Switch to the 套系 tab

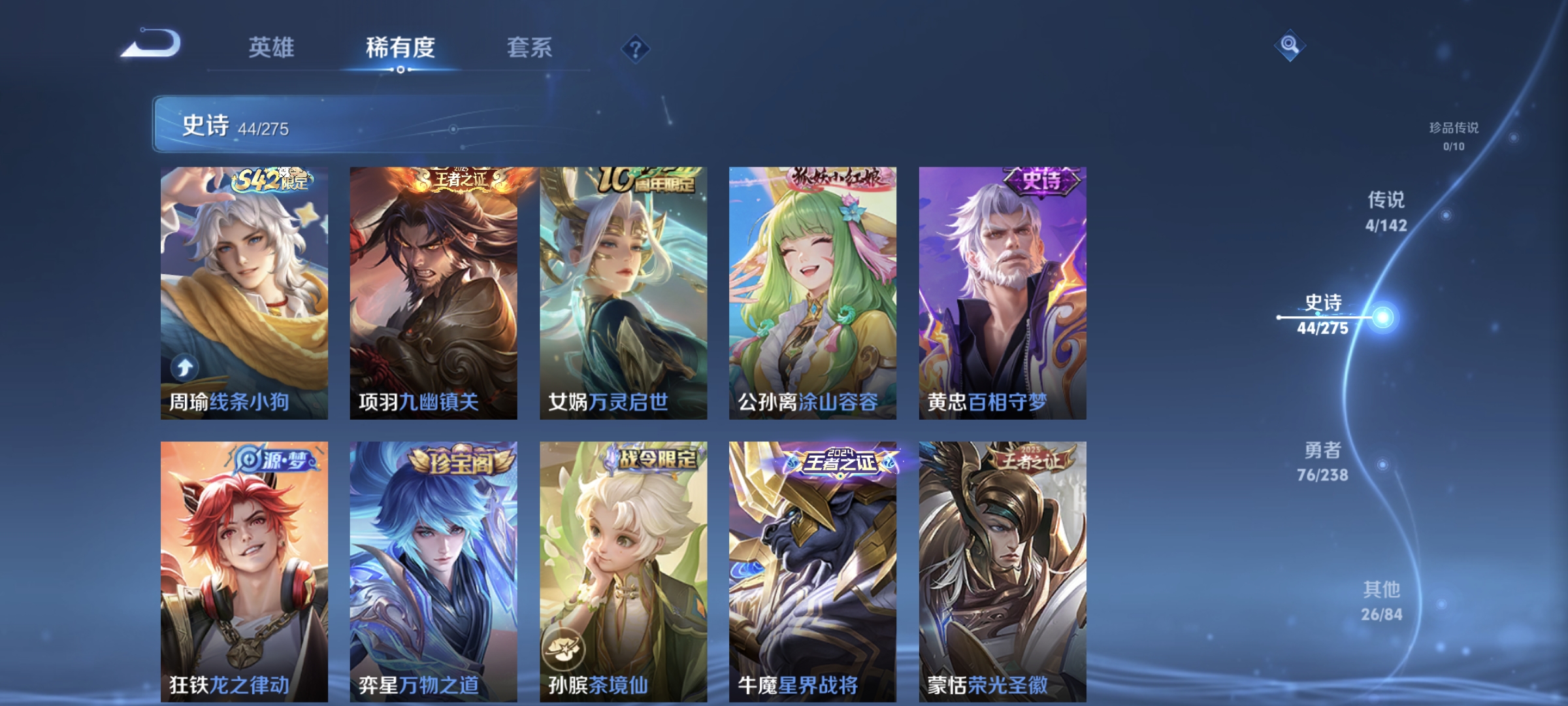[x=529, y=47]
